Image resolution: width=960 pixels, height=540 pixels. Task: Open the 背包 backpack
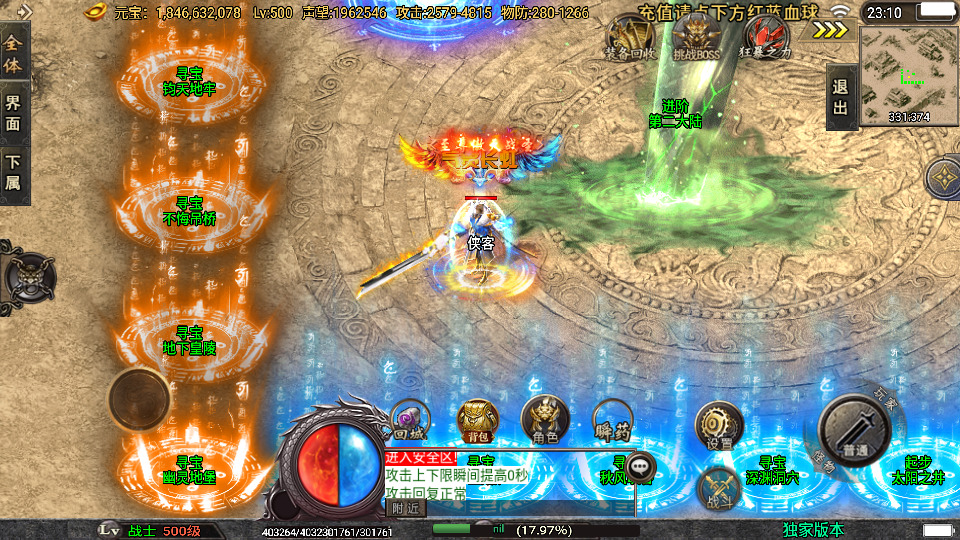(x=478, y=420)
